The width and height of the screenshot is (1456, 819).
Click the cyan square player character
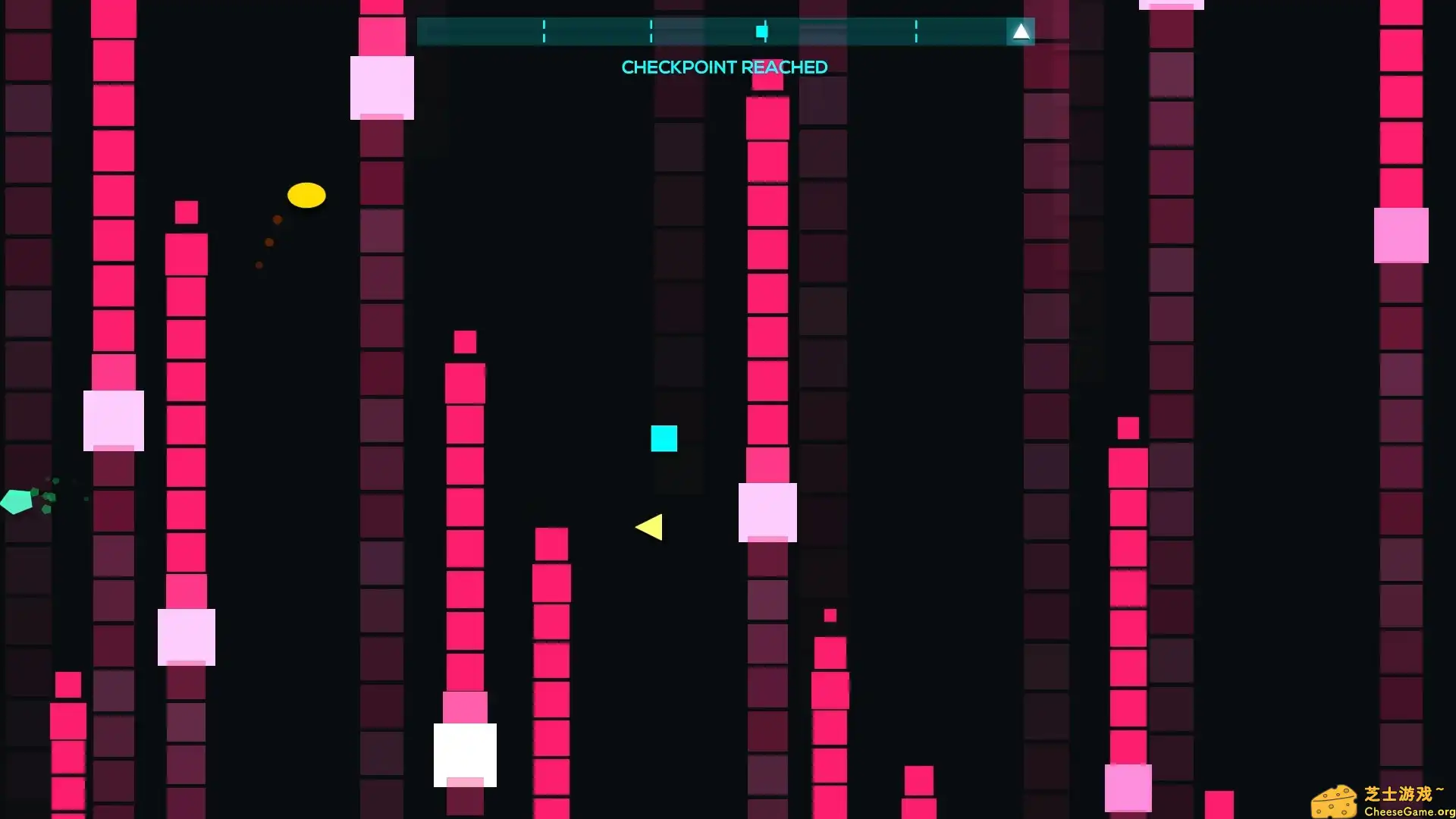coord(664,438)
